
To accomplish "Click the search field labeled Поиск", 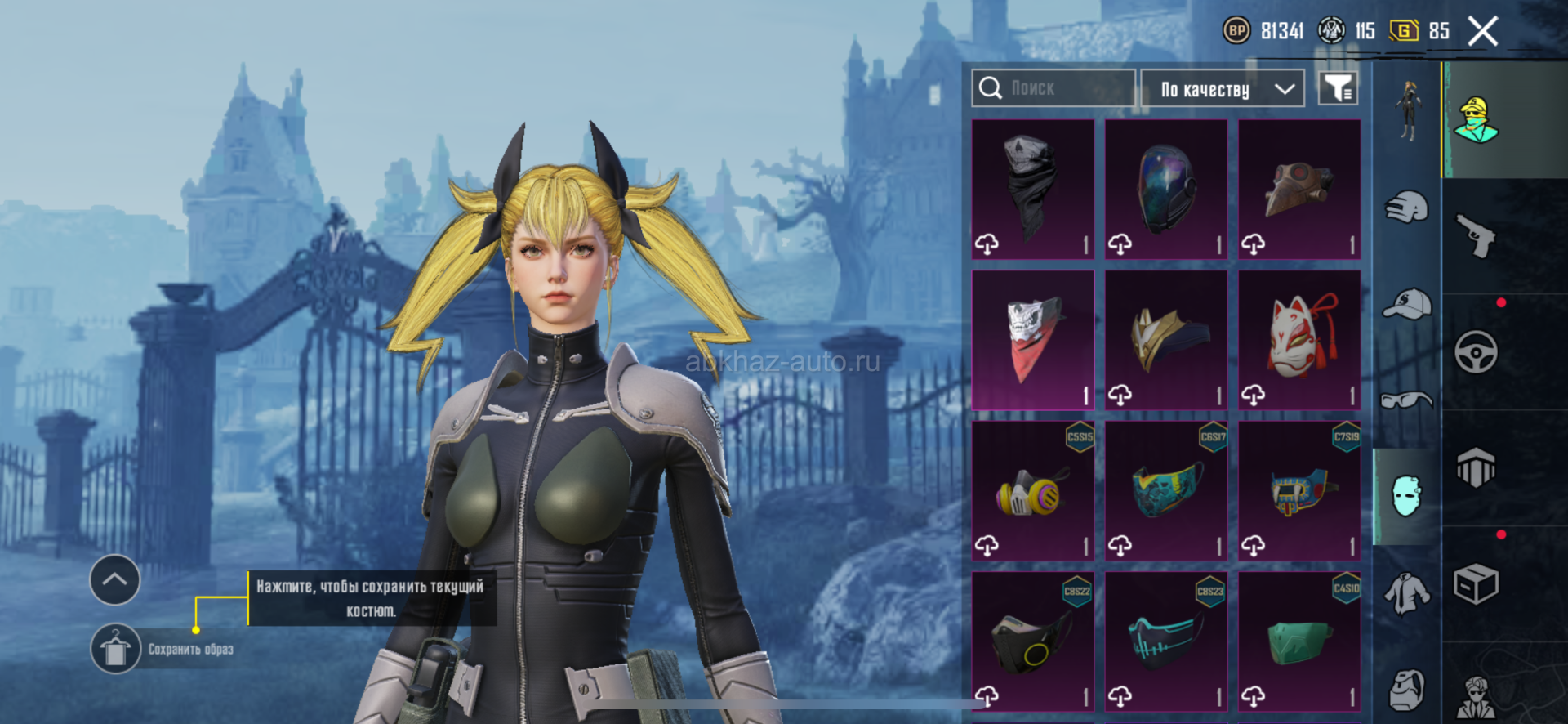I will tap(1053, 88).
